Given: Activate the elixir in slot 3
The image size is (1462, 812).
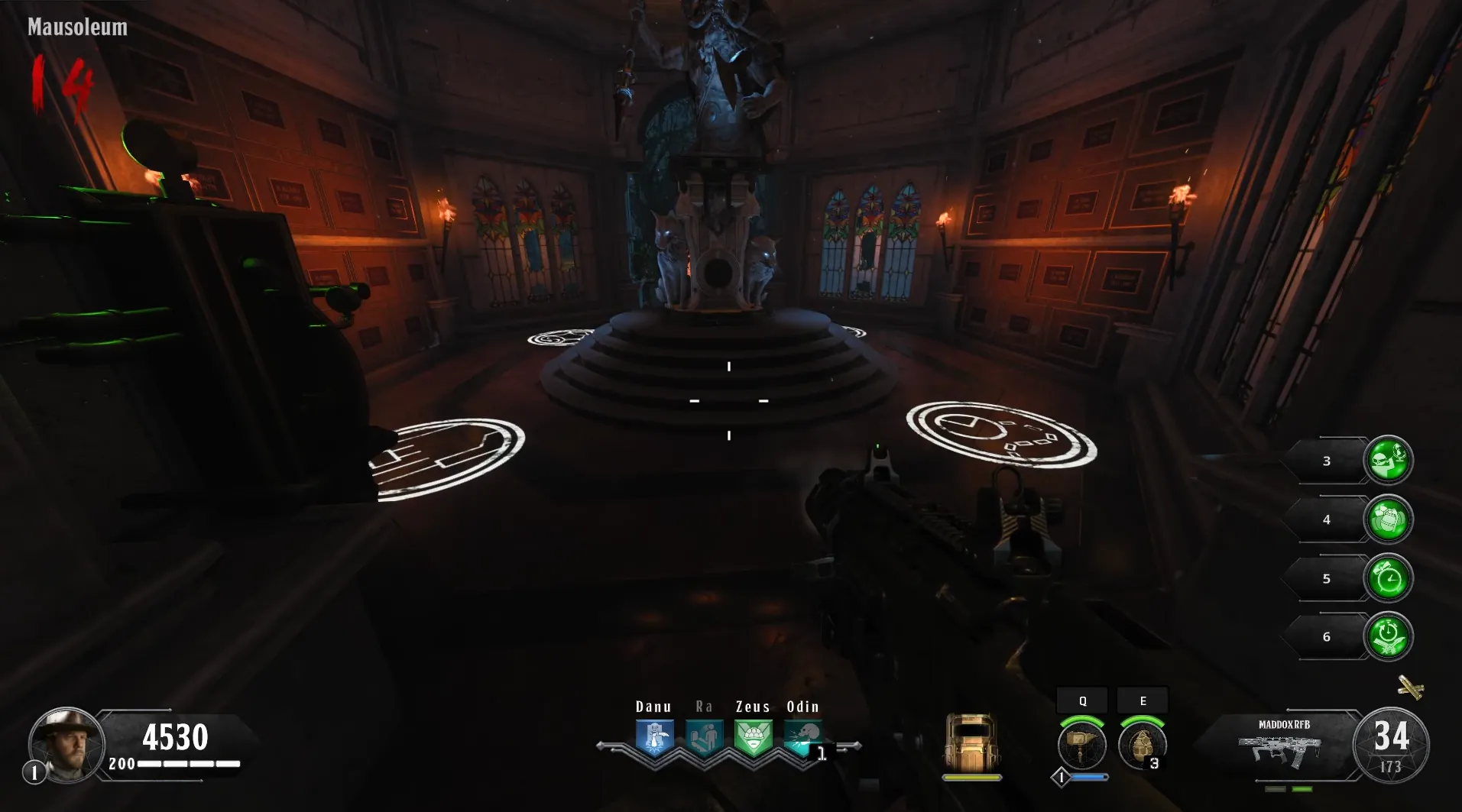Looking at the screenshot, I should pos(1388,460).
